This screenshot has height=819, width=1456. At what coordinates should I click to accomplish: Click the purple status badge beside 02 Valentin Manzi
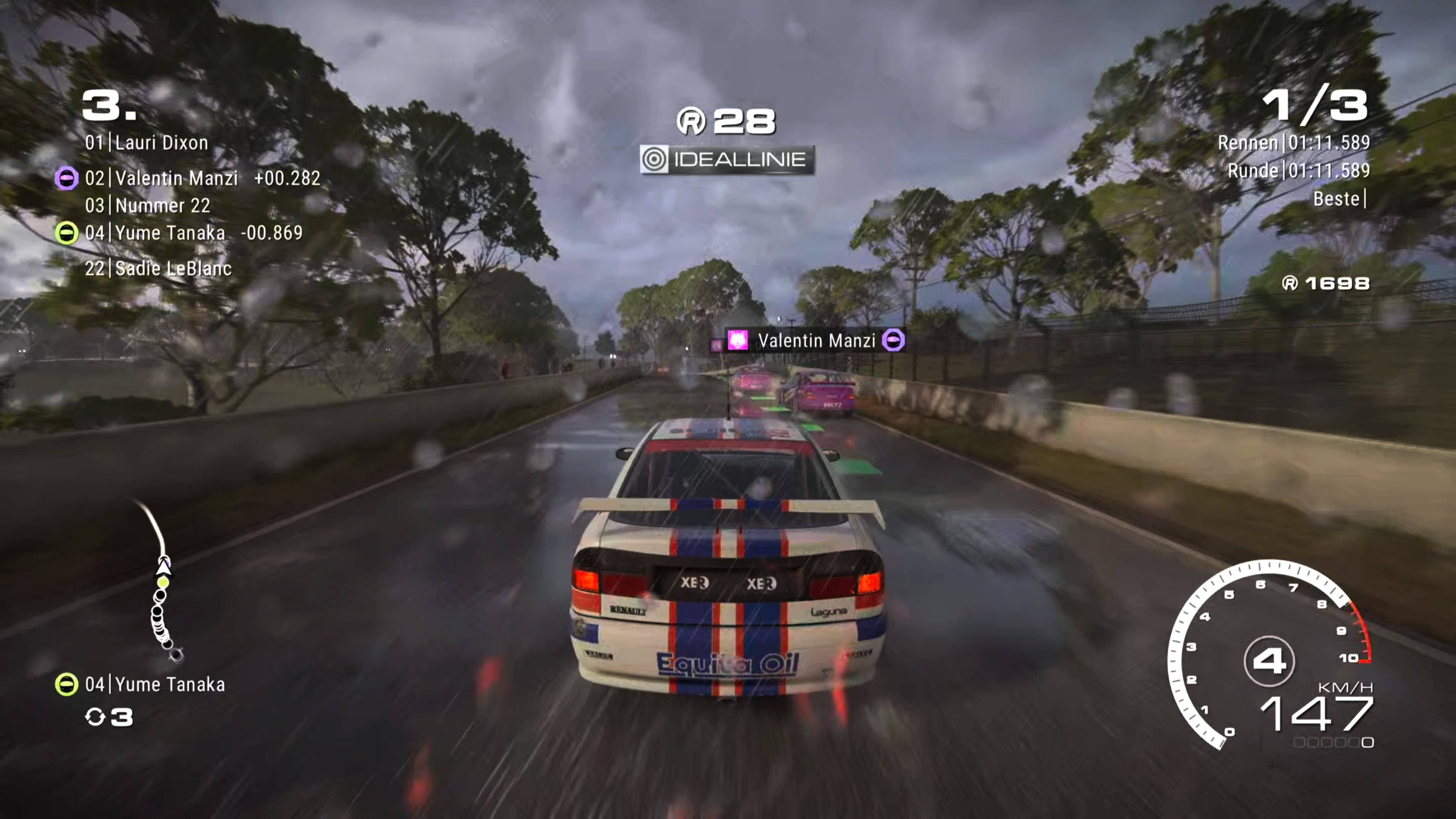click(66, 179)
